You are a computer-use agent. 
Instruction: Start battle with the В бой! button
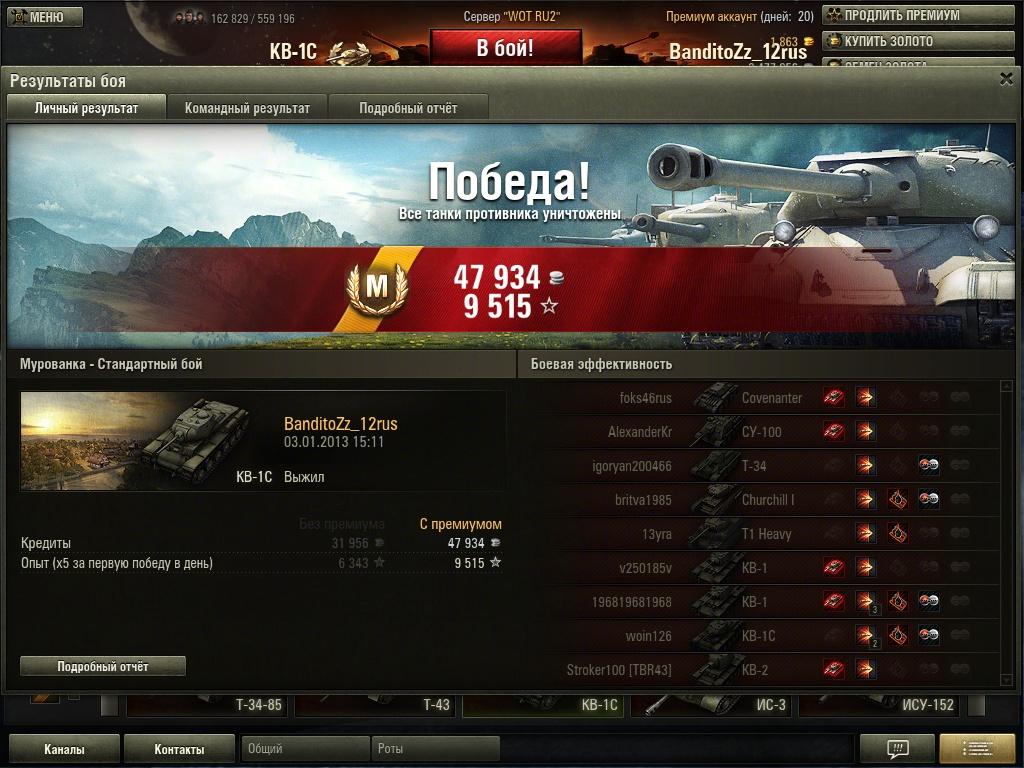click(x=505, y=48)
